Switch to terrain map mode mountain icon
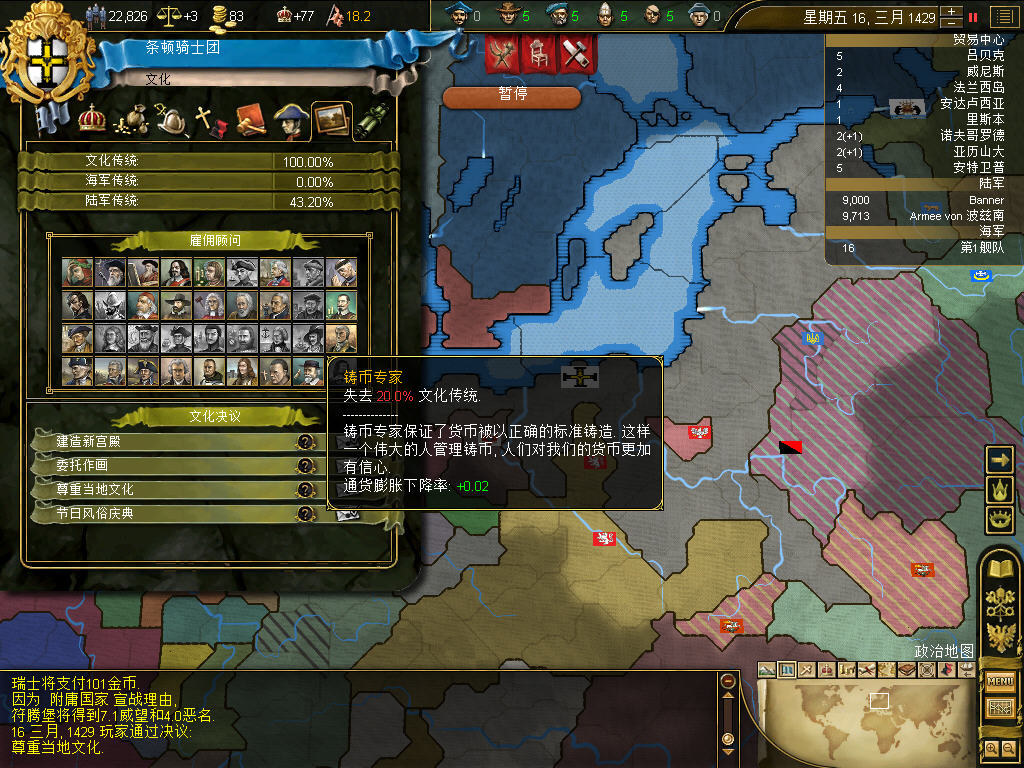Viewport: 1024px width, 768px height. [767, 669]
